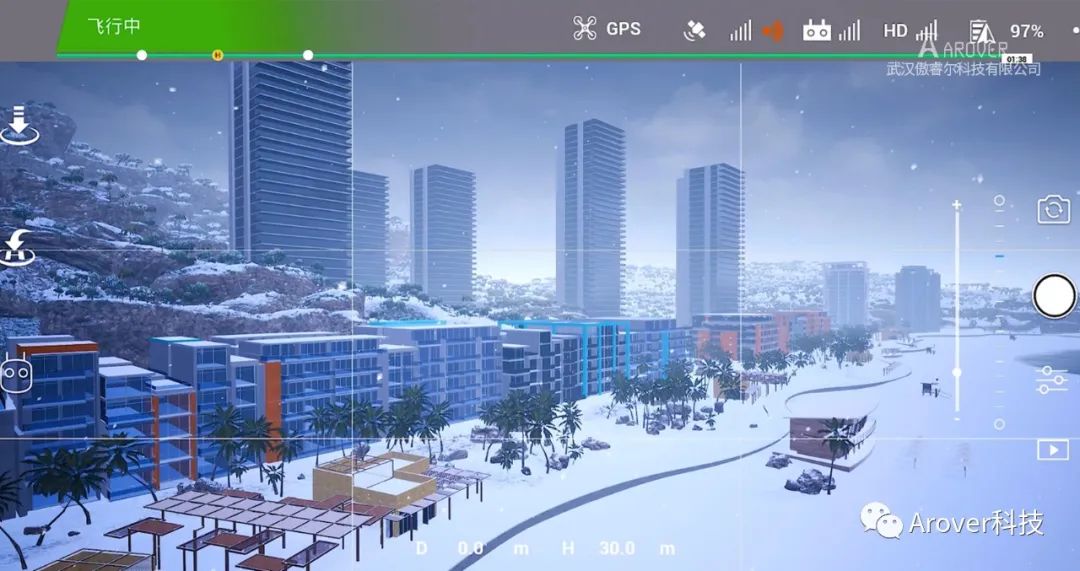Viewport: 1080px width, 571px height.
Task: Click the orange speaker sound icon
Action: coord(772,31)
